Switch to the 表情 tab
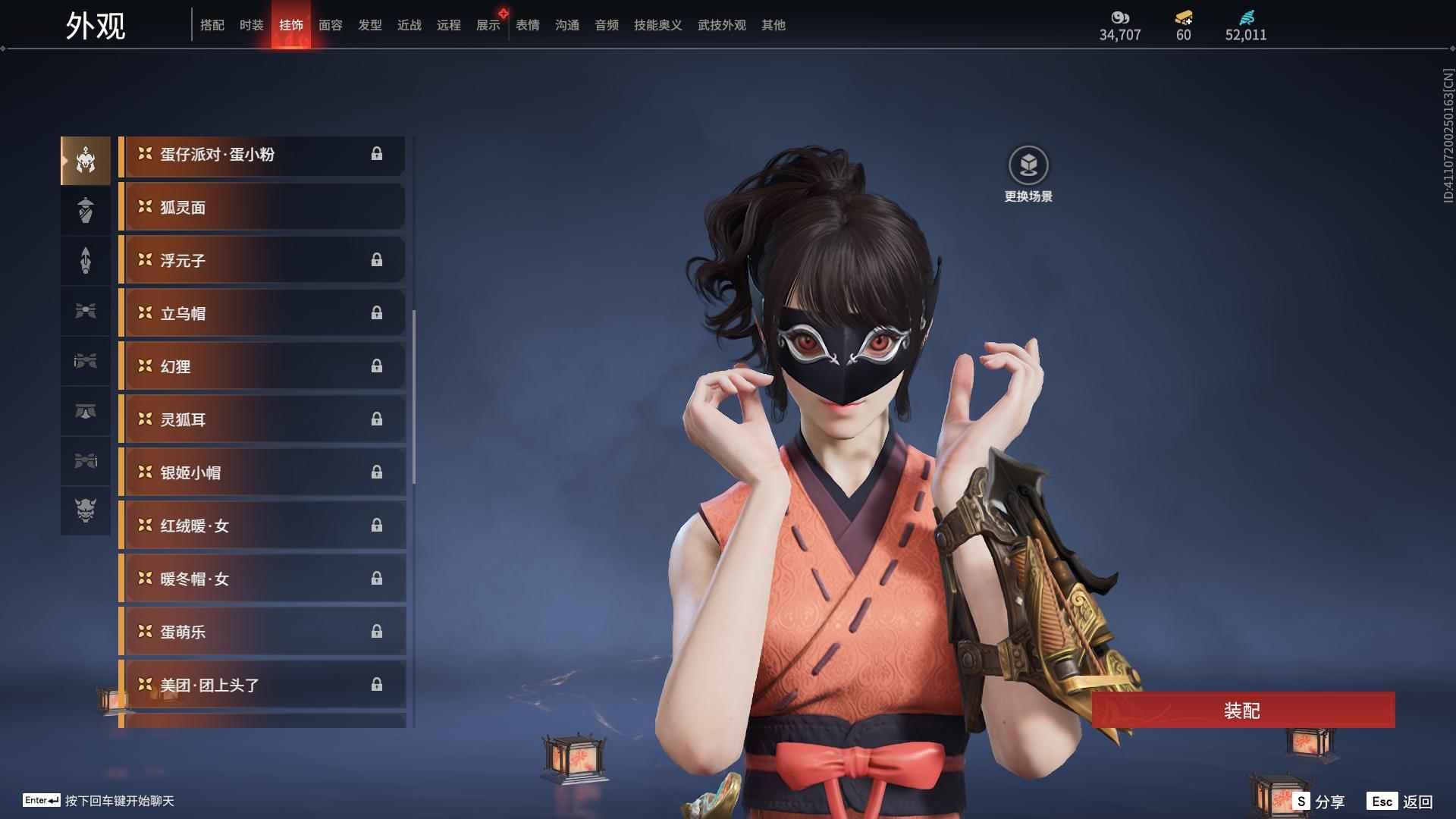Screen dimensions: 1456x819 (x=527, y=25)
